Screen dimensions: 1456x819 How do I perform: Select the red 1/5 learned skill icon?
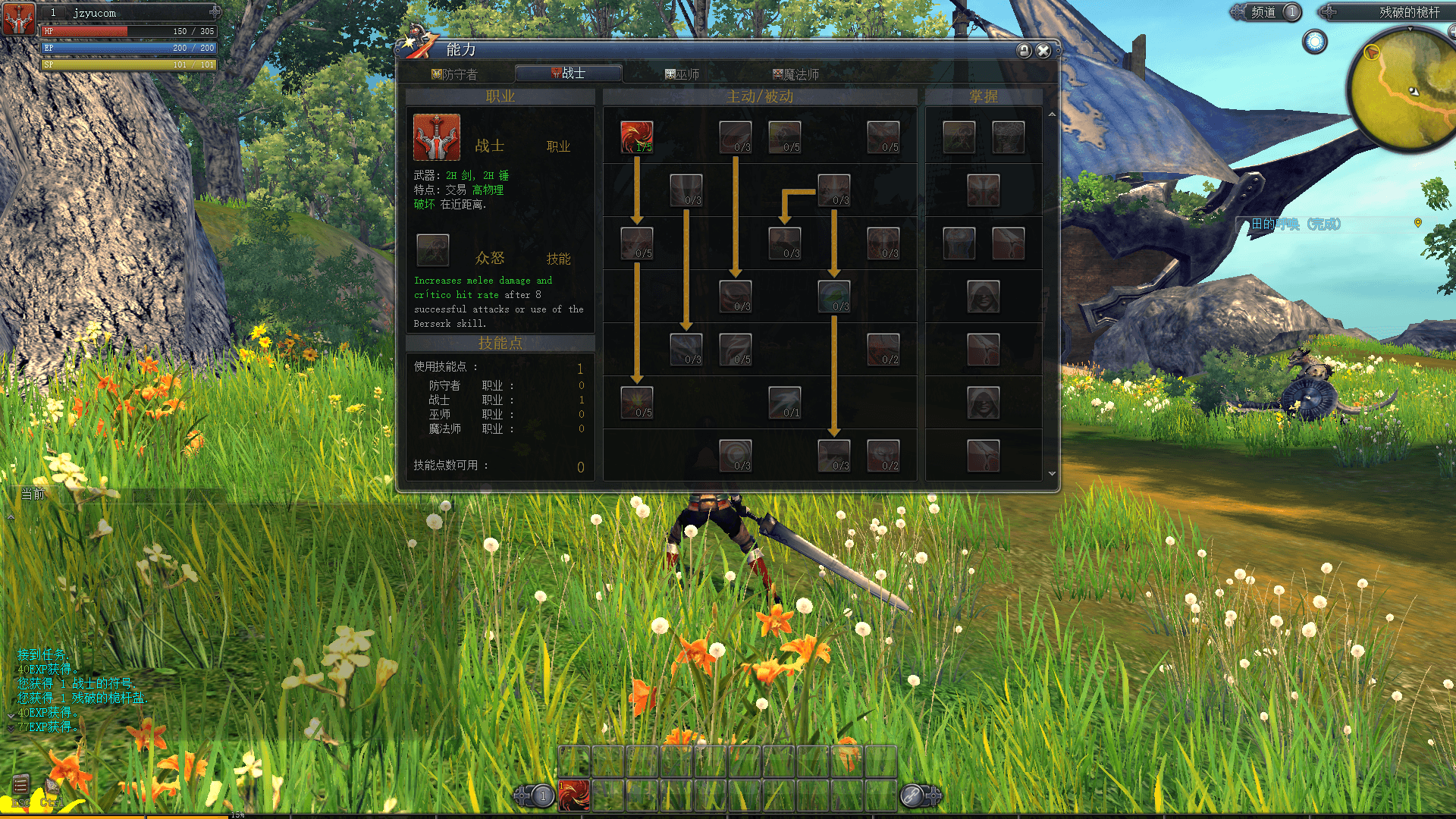pos(637,137)
